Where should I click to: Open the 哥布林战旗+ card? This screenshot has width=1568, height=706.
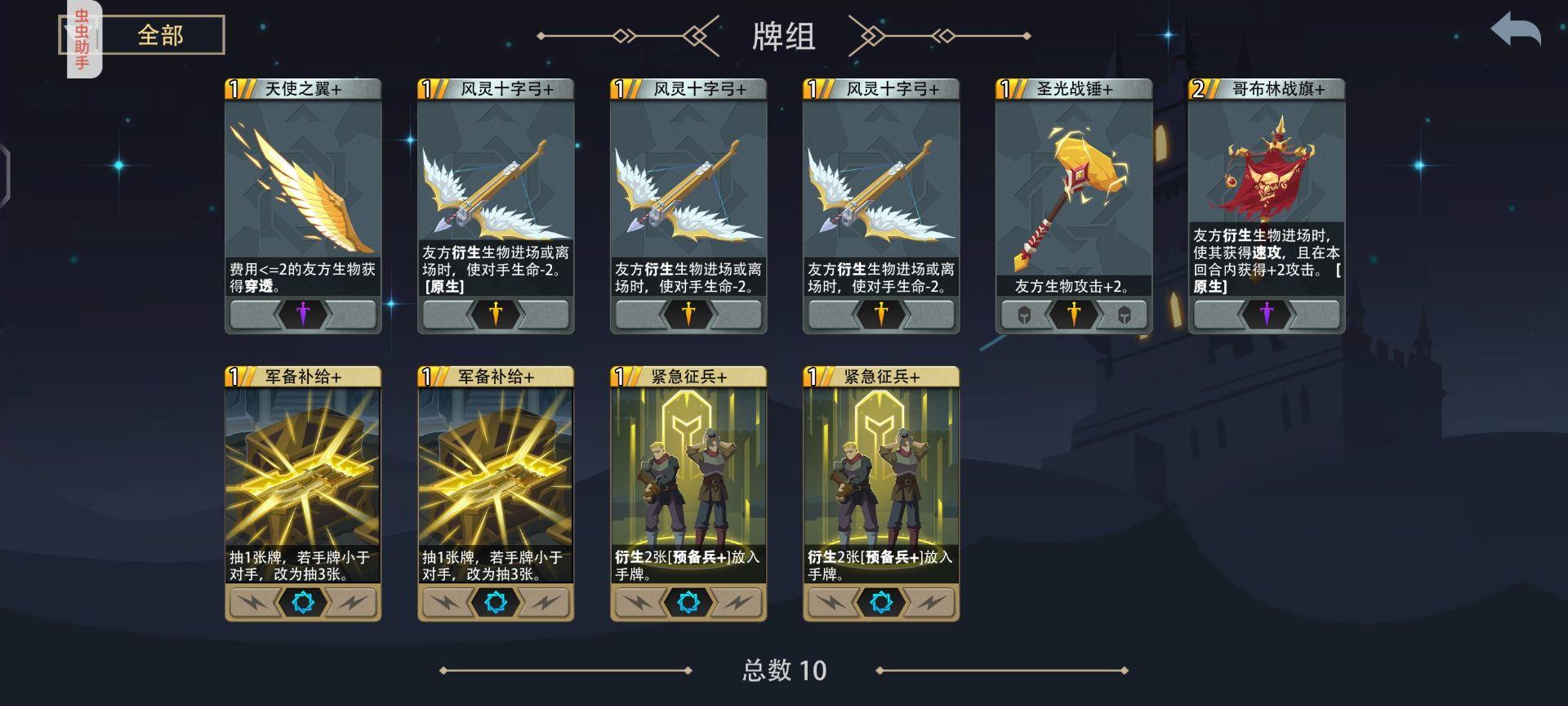[x=1266, y=204]
